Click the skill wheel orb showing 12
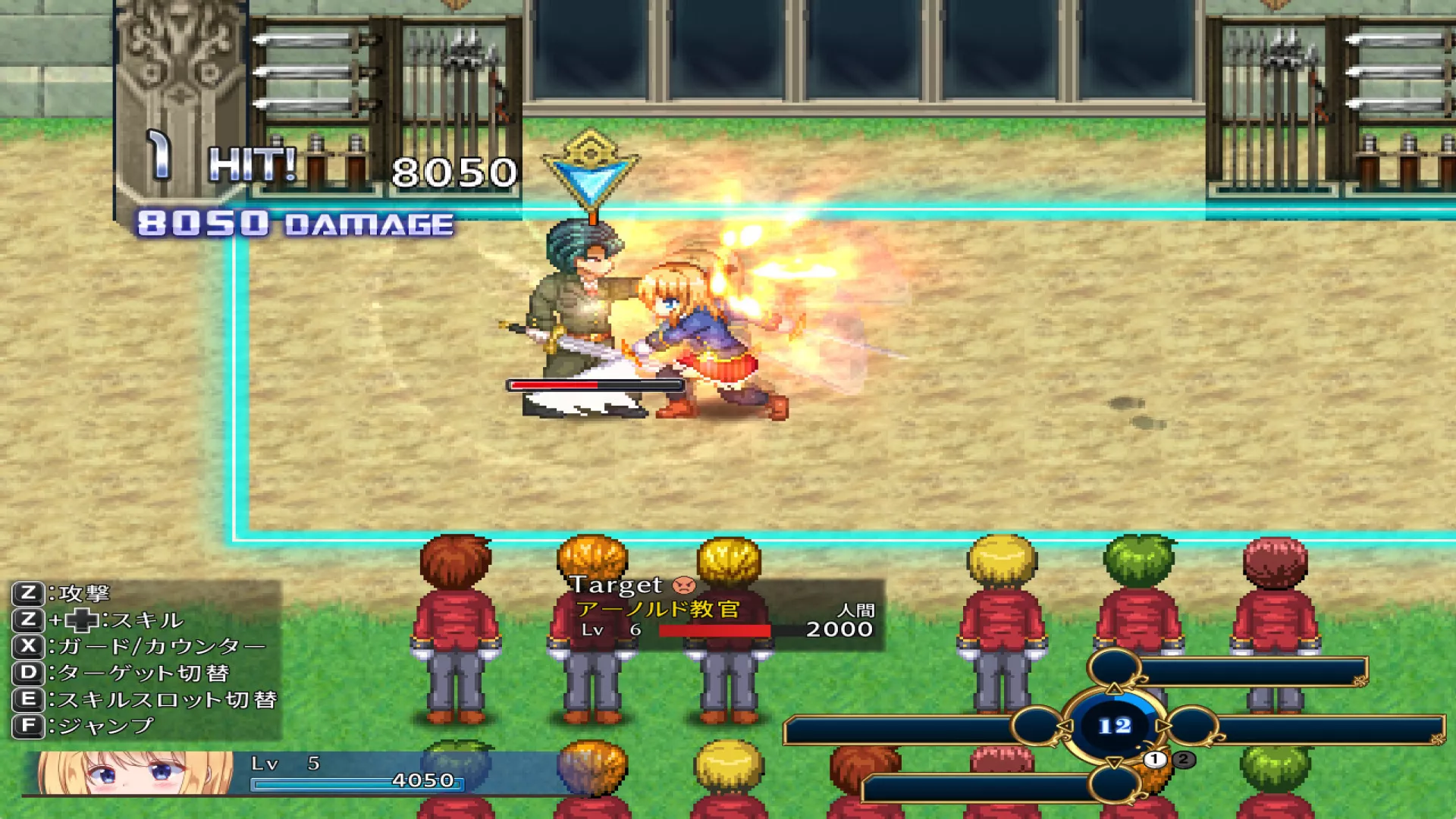 1114,726
